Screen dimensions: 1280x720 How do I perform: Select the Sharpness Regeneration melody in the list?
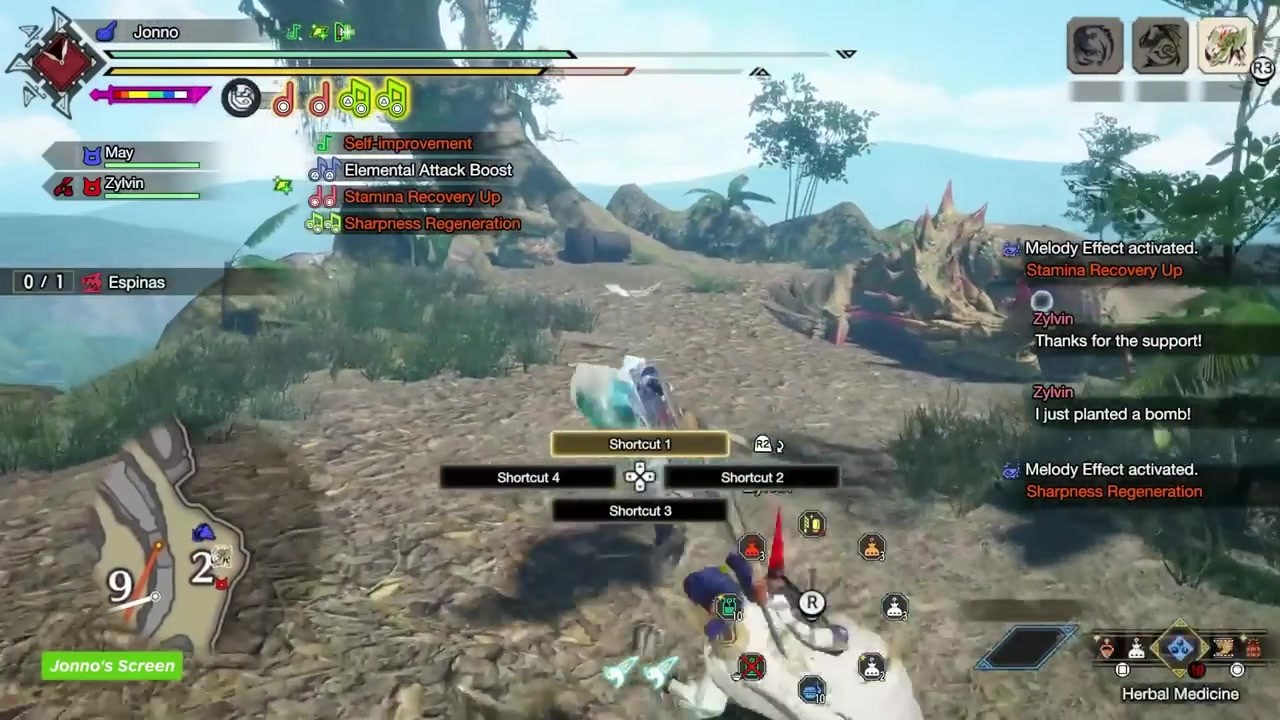click(x=431, y=224)
